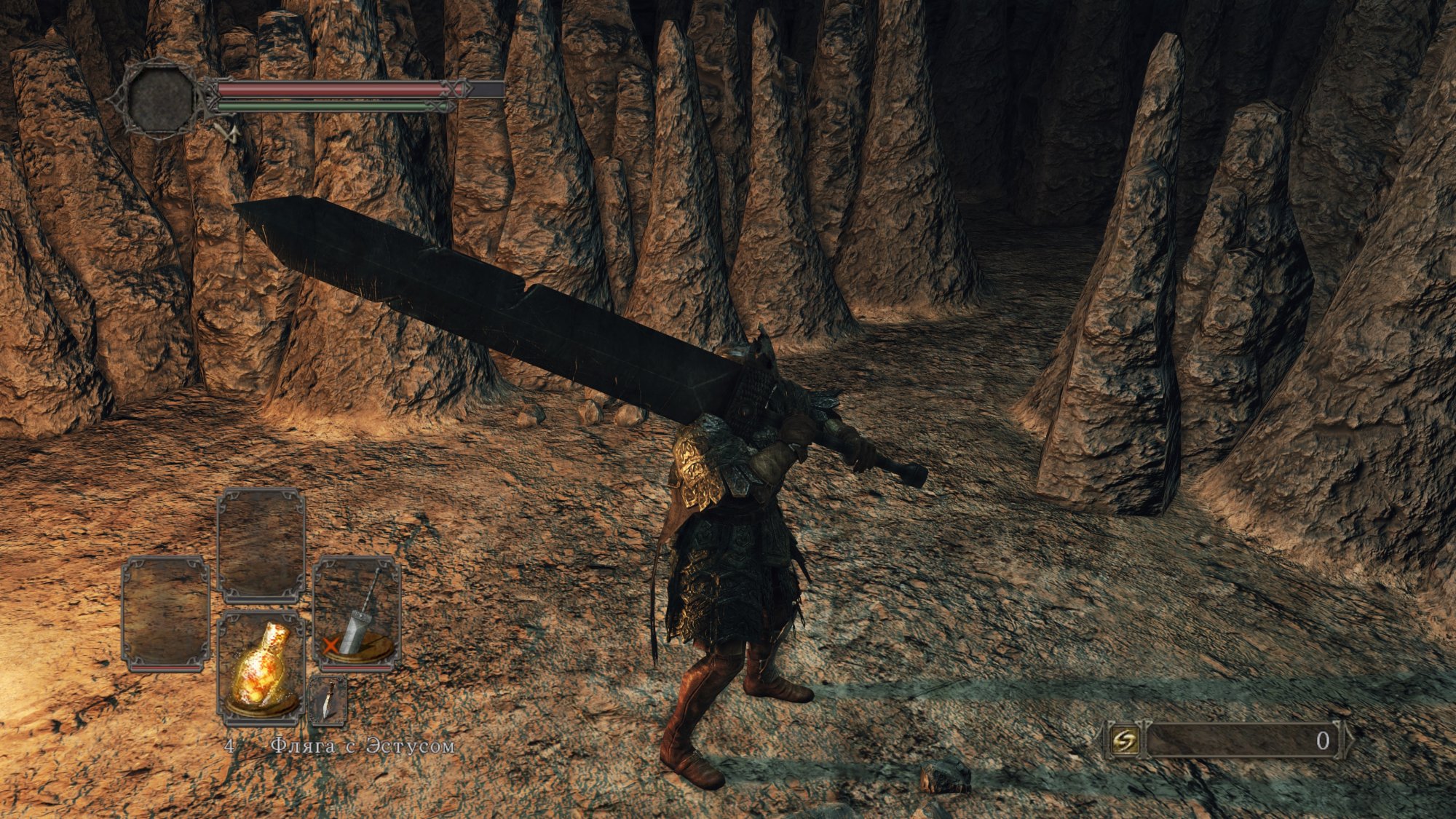Click the Estus Flask count number 4
Viewport: 1456px width, 819px height.
229,745
